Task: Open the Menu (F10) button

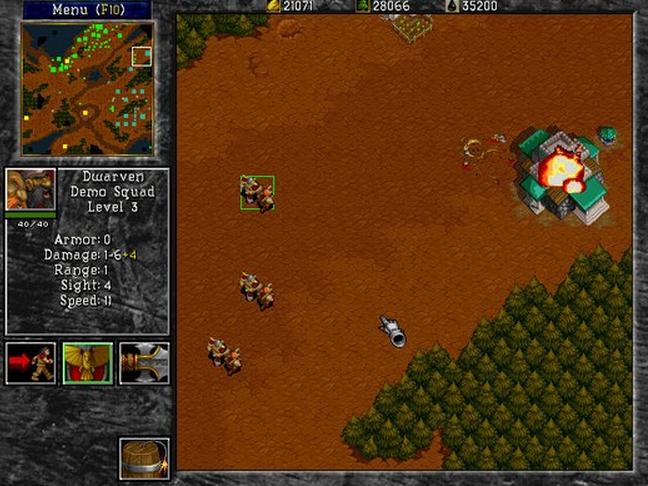Action: [86, 10]
